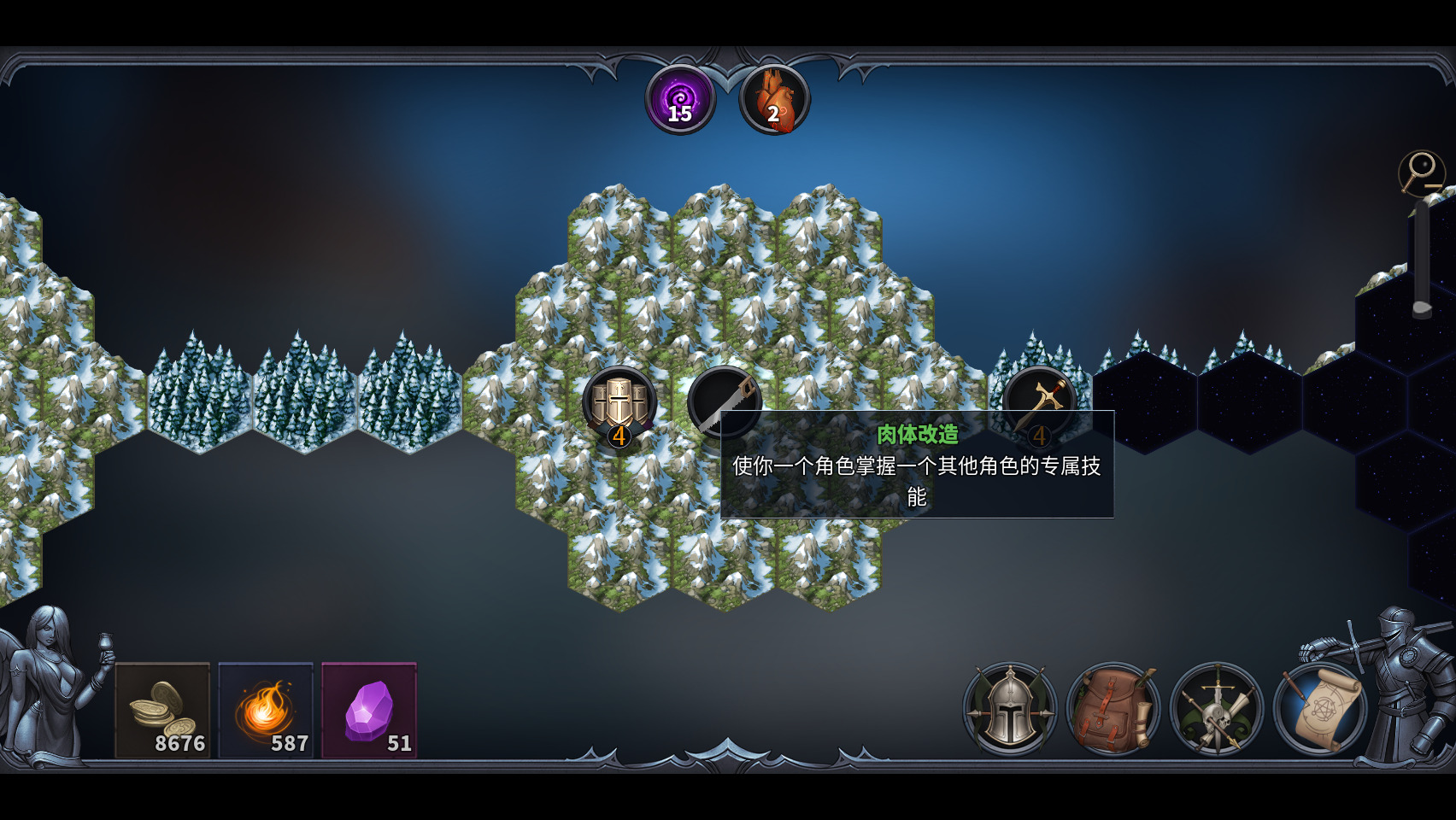This screenshot has height=820, width=1456.
Task: Click the magnifying glass zoom-out icon
Action: pos(1421,172)
